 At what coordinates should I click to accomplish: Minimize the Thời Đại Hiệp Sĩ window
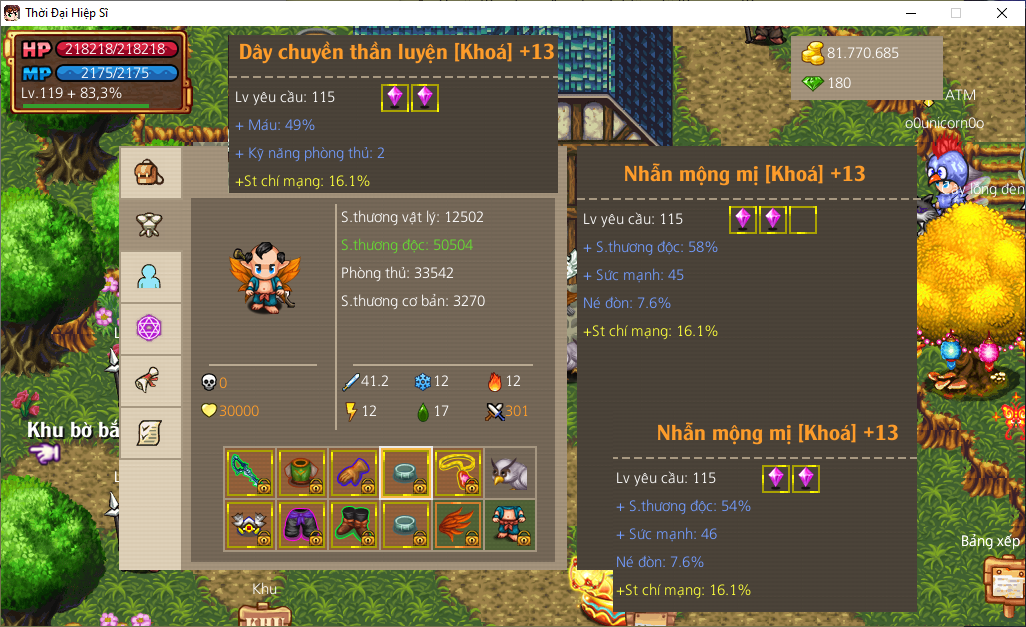click(910, 13)
